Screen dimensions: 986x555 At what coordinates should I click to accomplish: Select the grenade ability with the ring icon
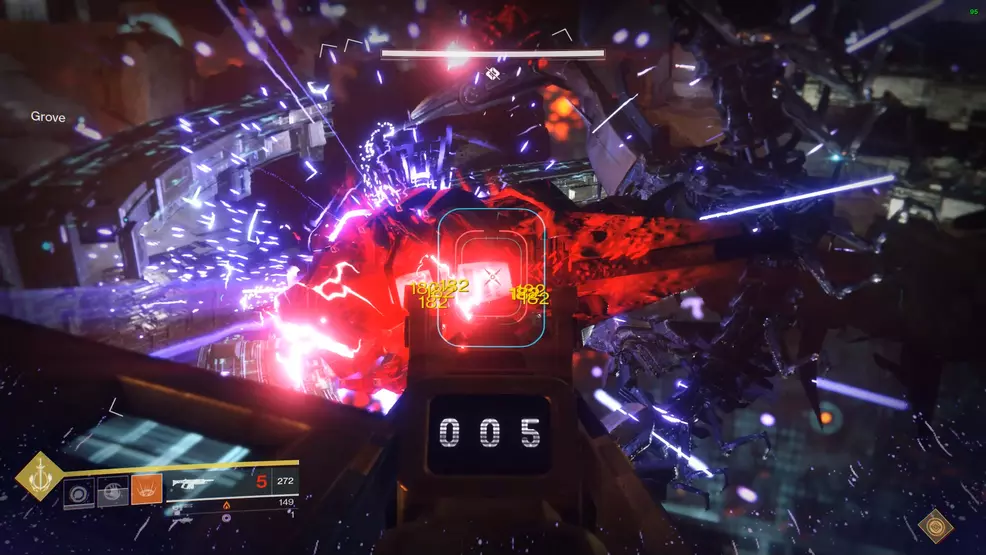(79, 491)
